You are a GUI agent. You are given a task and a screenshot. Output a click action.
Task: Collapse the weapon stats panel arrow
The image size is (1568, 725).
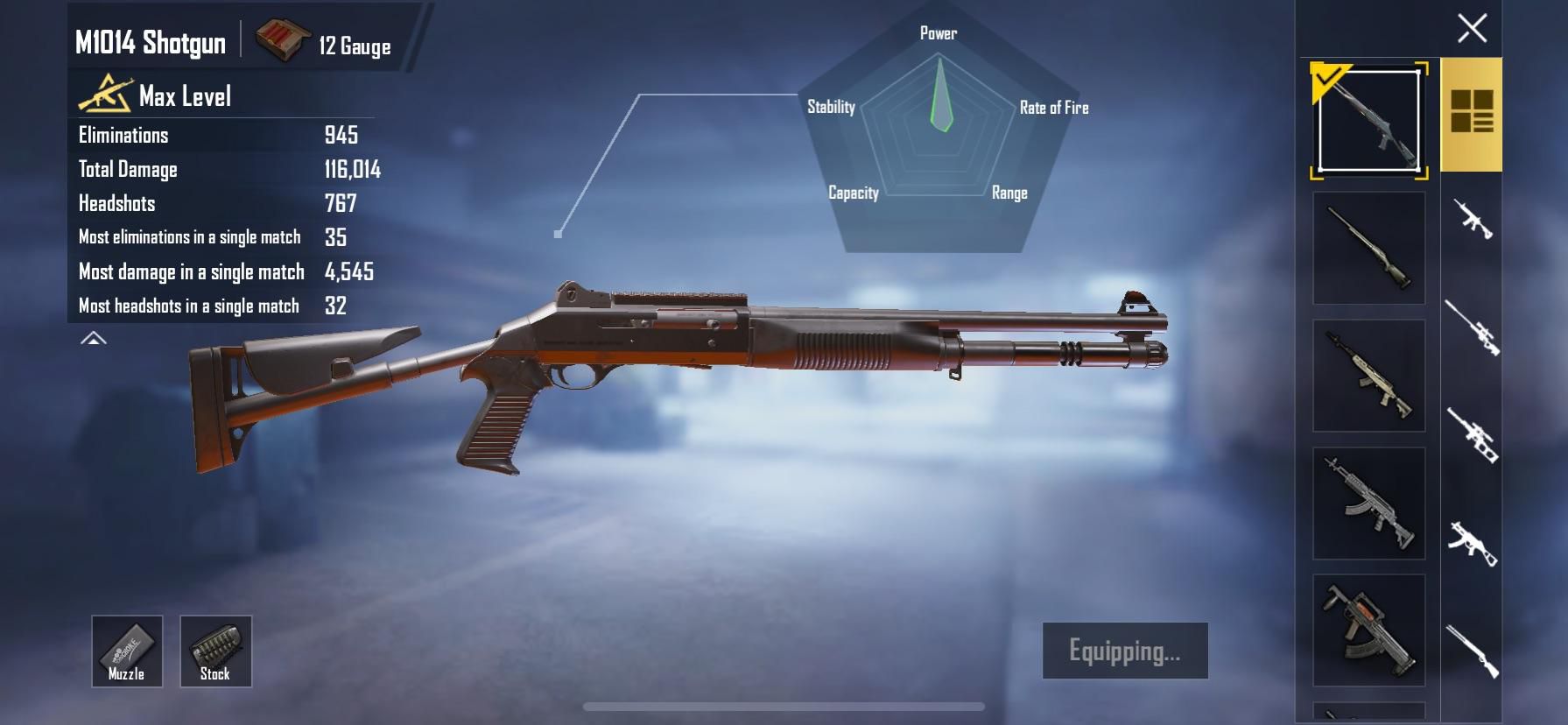[x=94, y=339]
